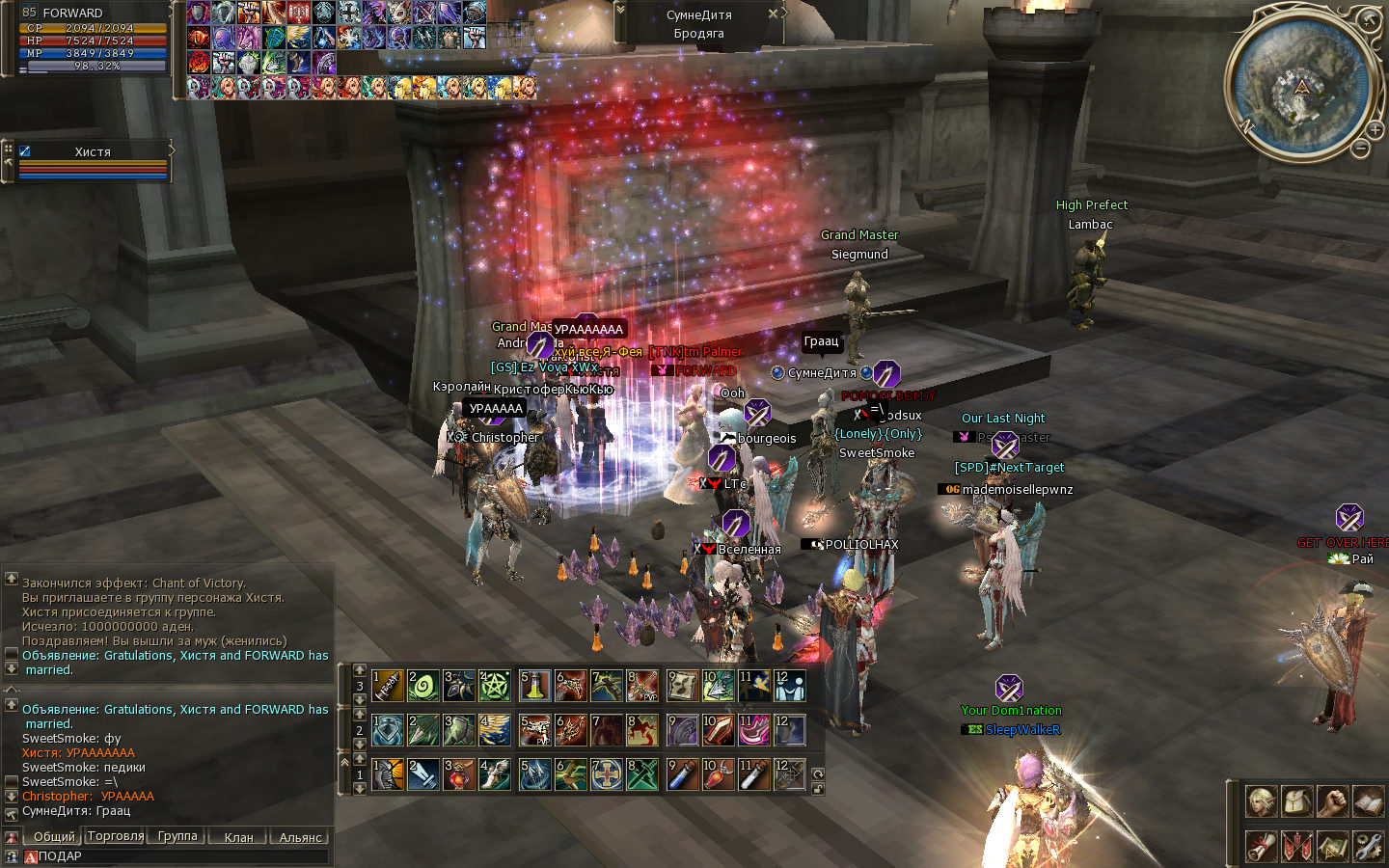Select party member Хистя in party panel
Screen dimensions: 1389x868
[93, 151]
